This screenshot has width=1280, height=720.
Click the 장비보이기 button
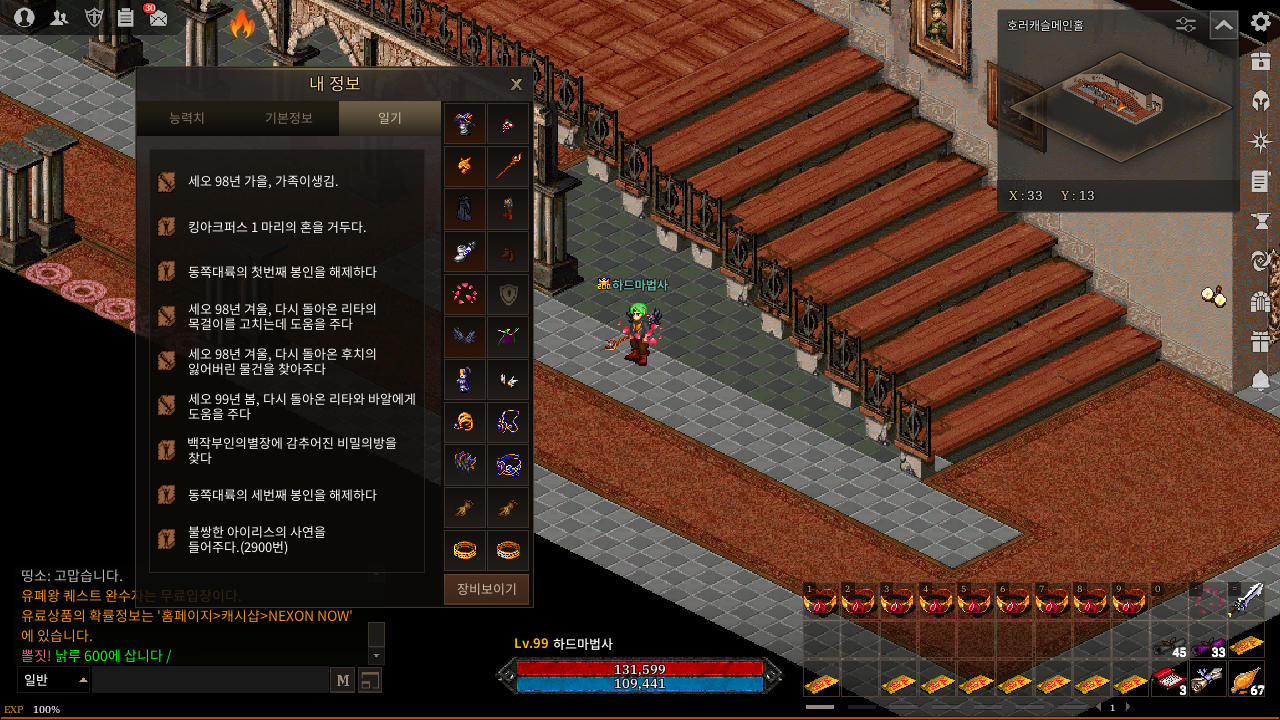(486, 589)
